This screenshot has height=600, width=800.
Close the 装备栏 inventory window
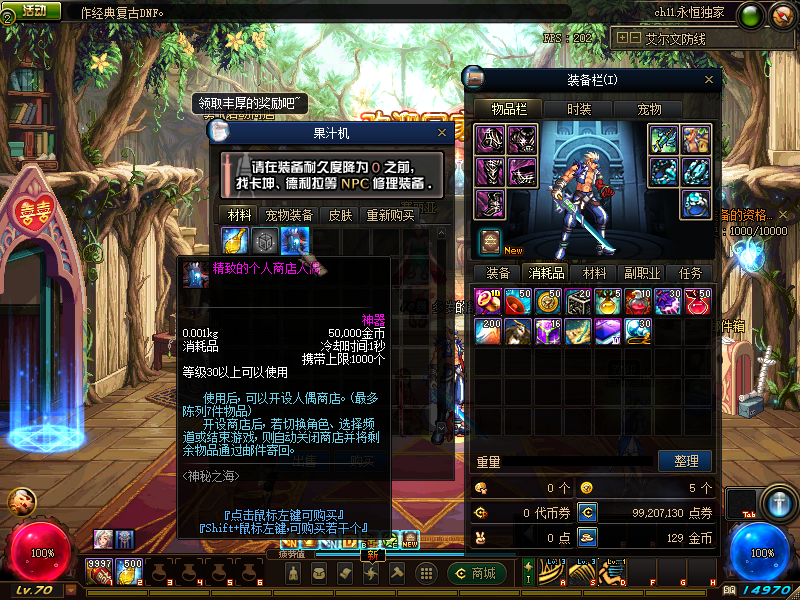pyautogui.click(x=710, y=79)
